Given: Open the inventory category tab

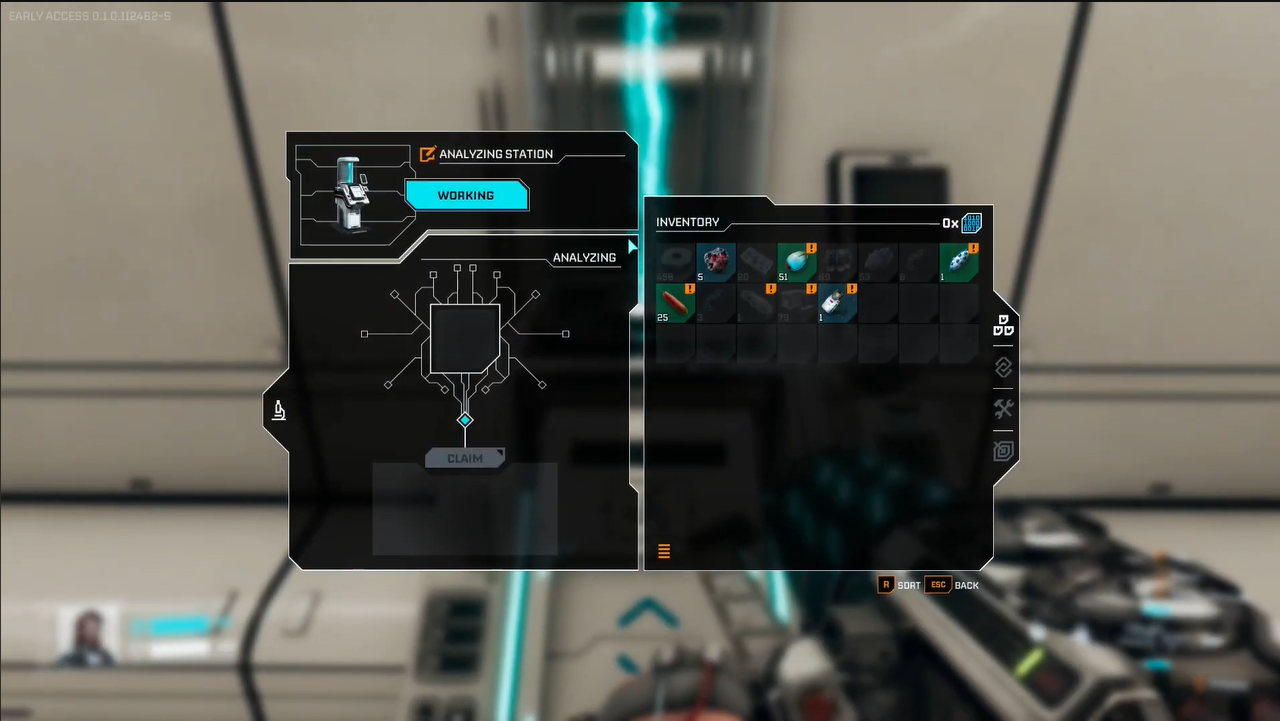Looking at the screenshot, I should (1003, 326).
